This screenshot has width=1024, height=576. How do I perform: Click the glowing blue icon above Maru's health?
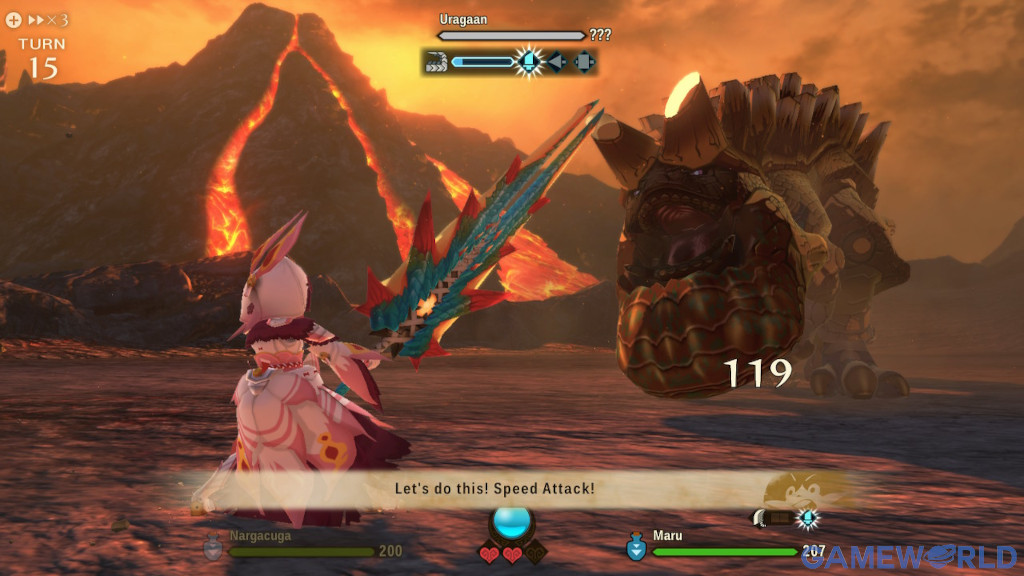[x=807, y=518]
